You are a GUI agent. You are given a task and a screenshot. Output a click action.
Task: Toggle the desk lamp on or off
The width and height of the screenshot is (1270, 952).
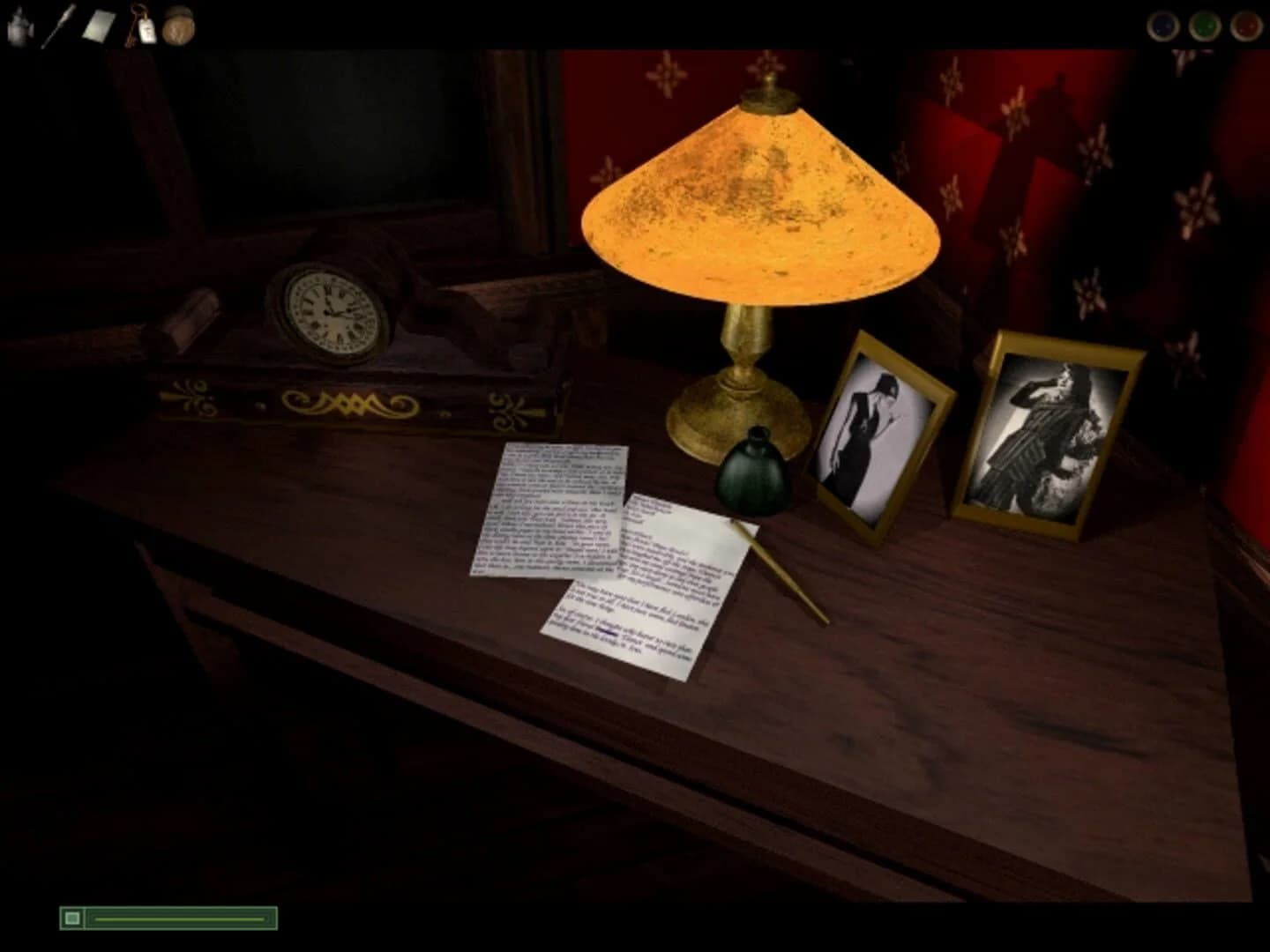(766, 203)
